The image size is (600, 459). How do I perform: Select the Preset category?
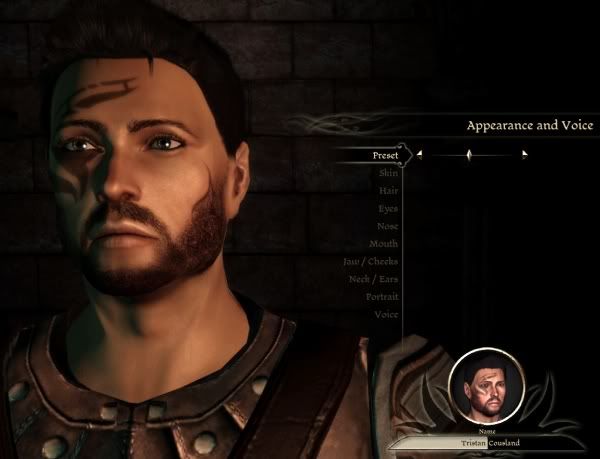(x=385, y=155)
